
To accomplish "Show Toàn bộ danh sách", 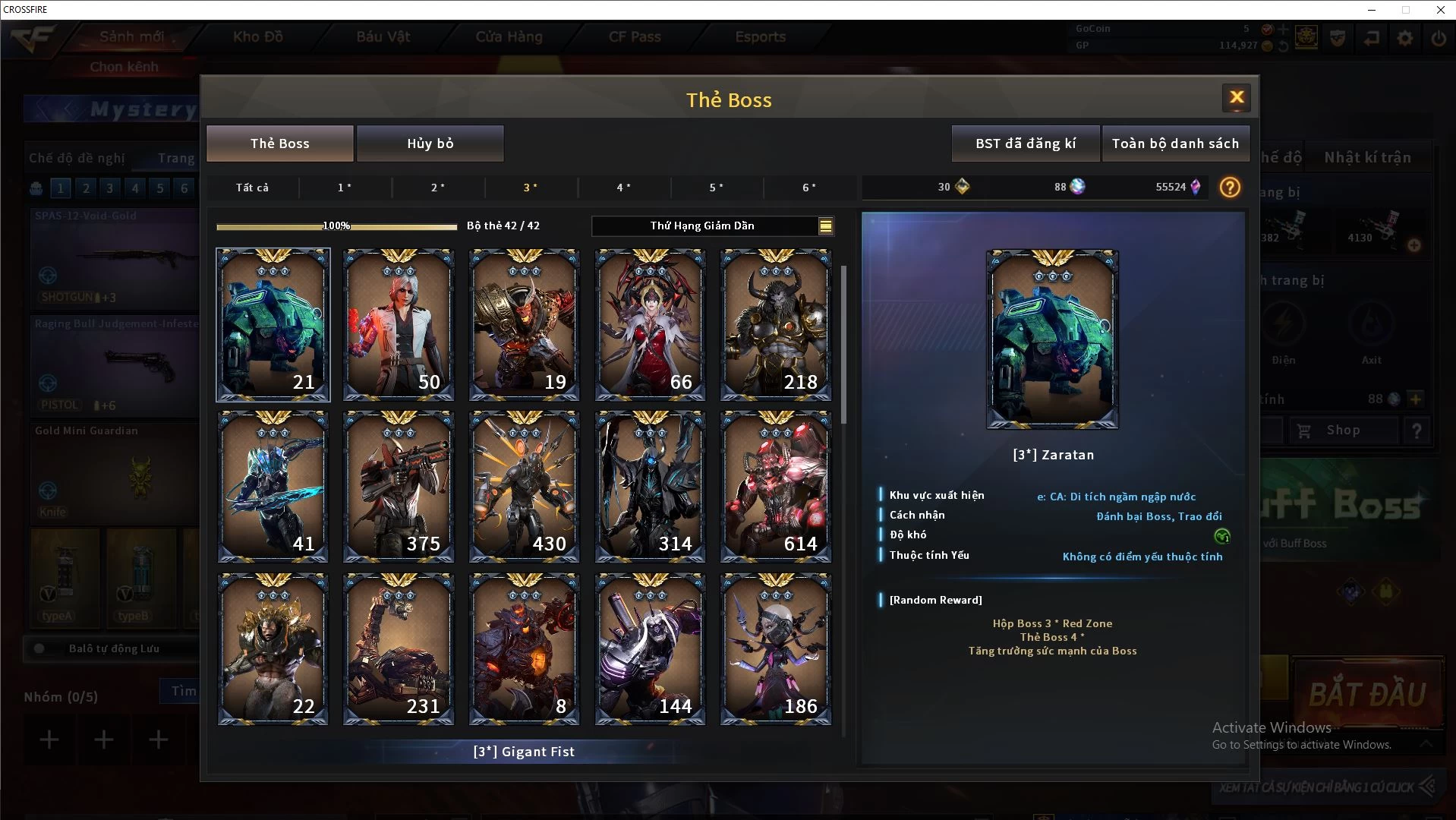I will (1174, 143).
